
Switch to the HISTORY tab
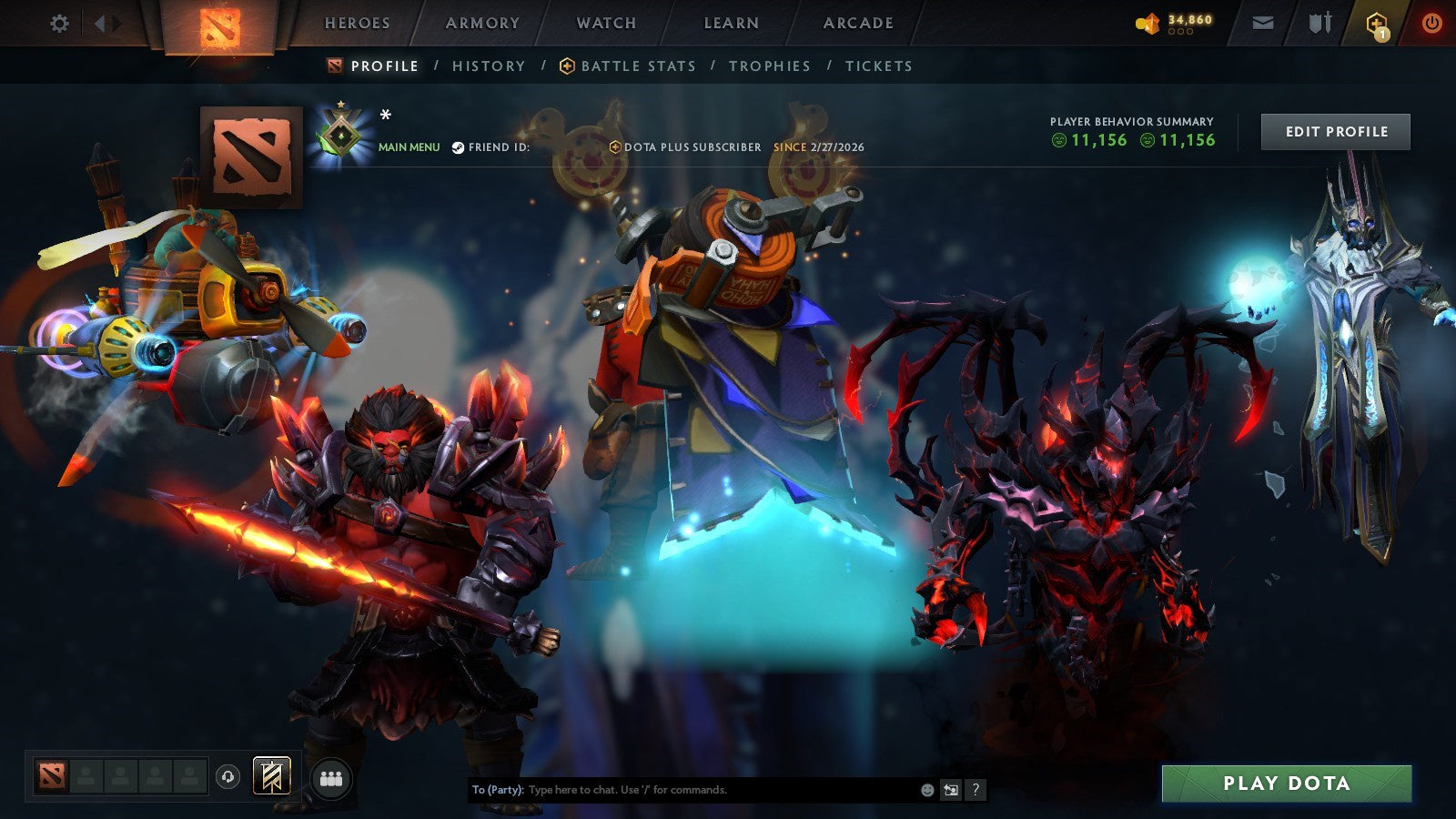coord(489,66)
